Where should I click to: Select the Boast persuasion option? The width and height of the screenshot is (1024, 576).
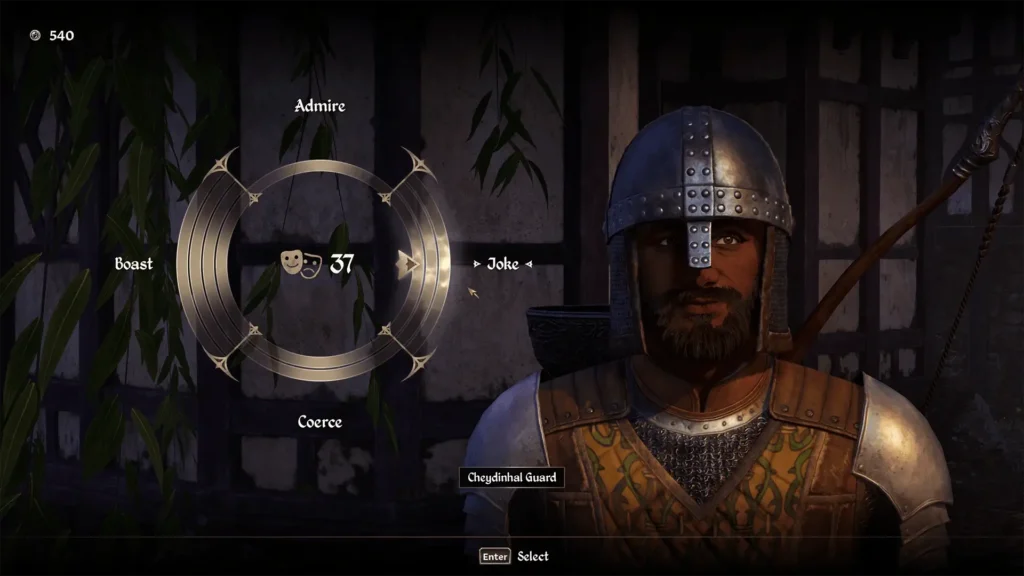(x=134, y=264)
